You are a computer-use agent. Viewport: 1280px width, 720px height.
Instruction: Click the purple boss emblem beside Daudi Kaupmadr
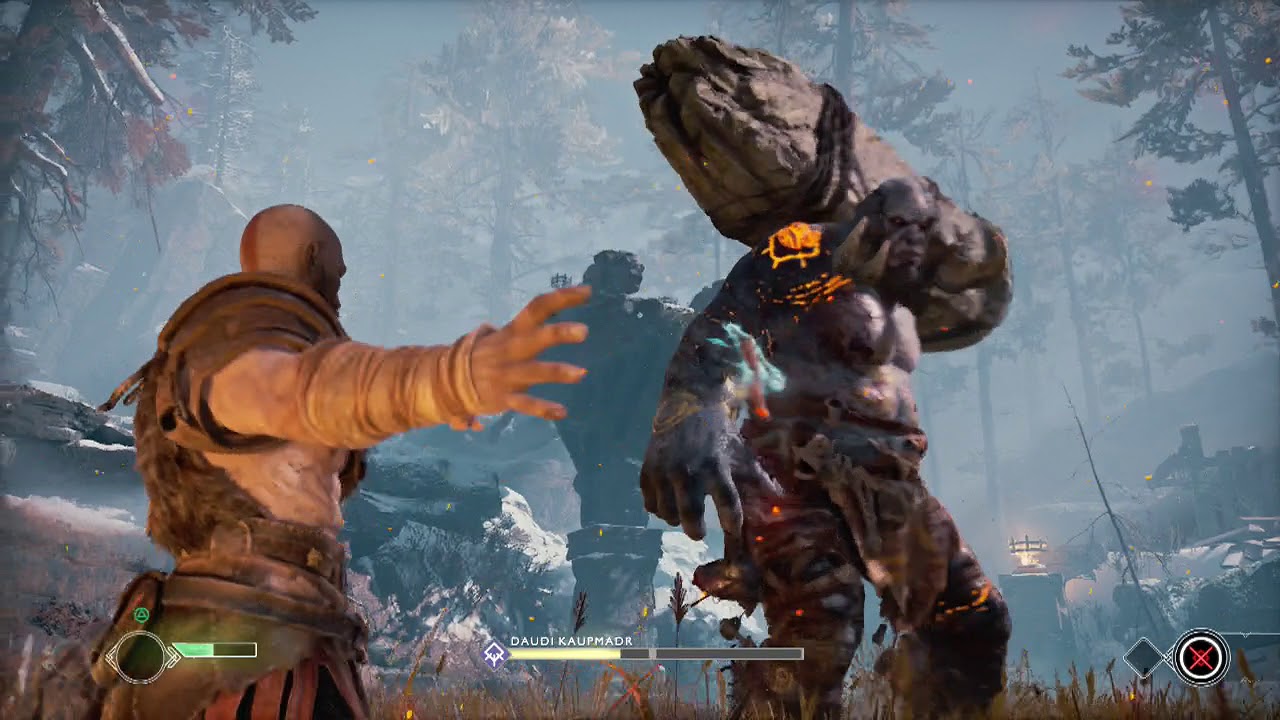[x=494, y=654]
